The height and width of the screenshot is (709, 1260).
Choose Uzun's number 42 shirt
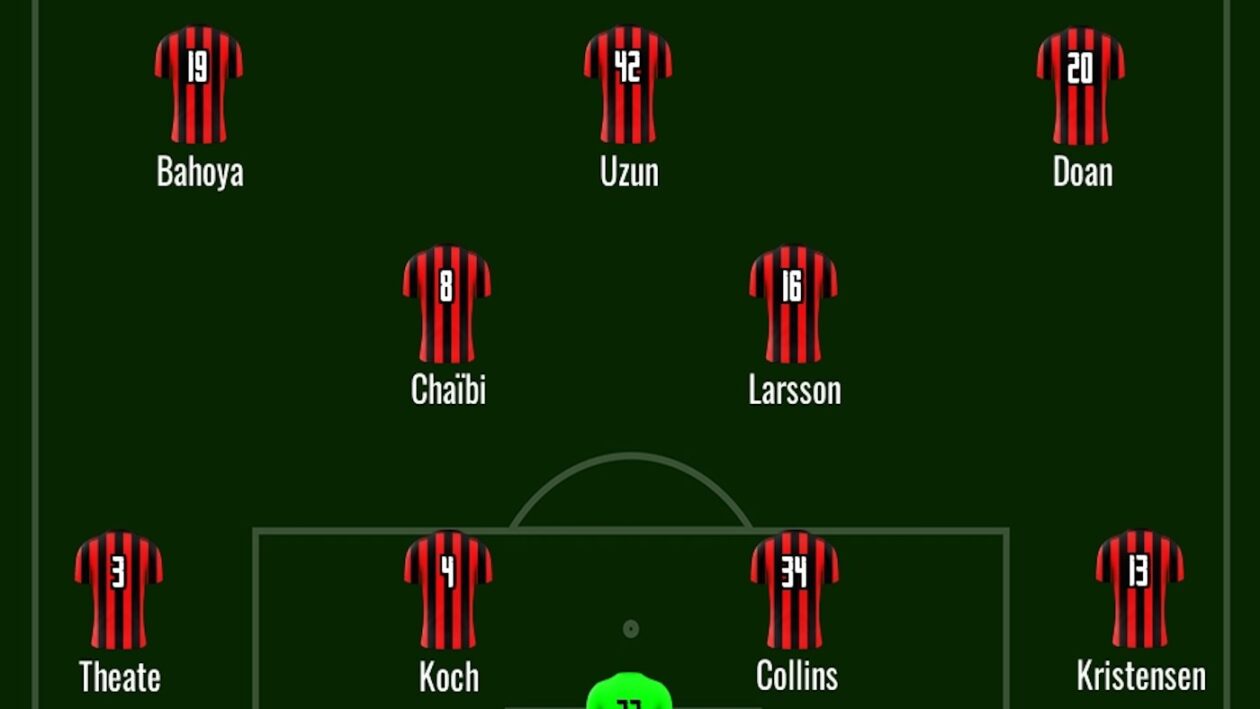click(x=628, y=85)
